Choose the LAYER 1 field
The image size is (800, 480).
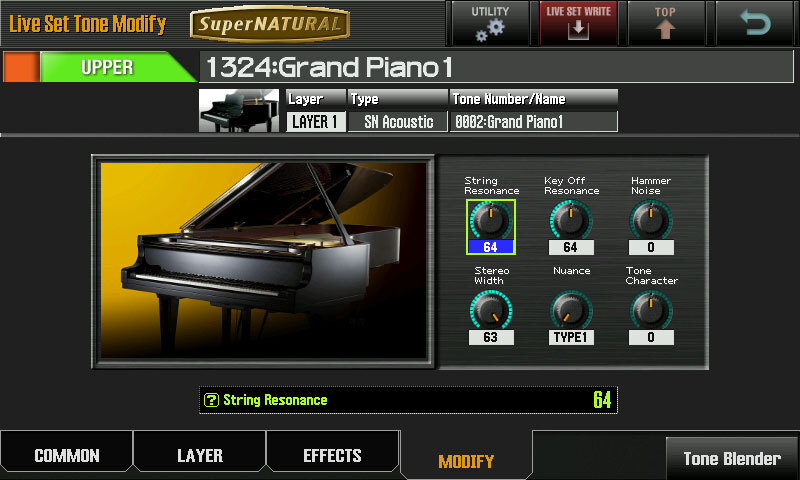[x=315, y=122]
